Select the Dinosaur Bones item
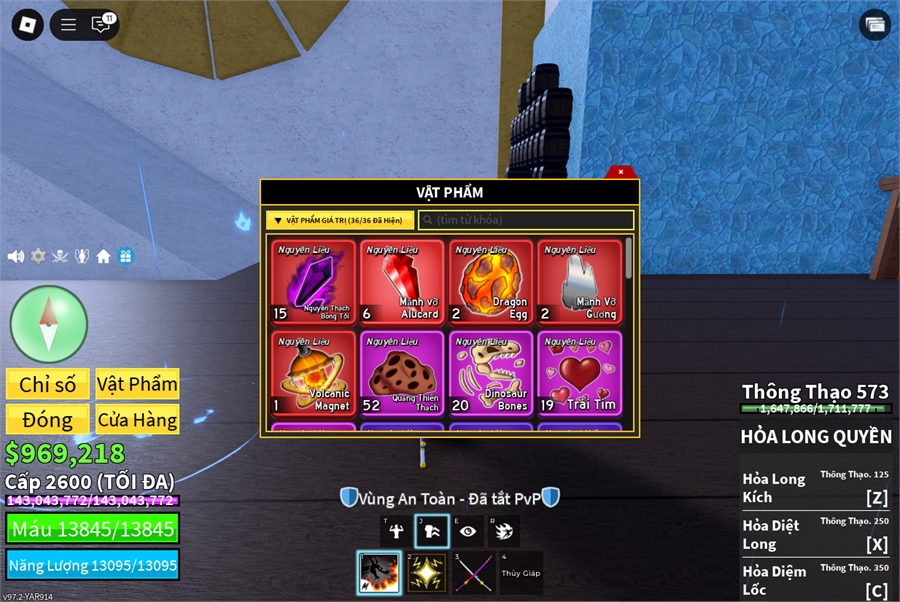 (x=490, y=372)
